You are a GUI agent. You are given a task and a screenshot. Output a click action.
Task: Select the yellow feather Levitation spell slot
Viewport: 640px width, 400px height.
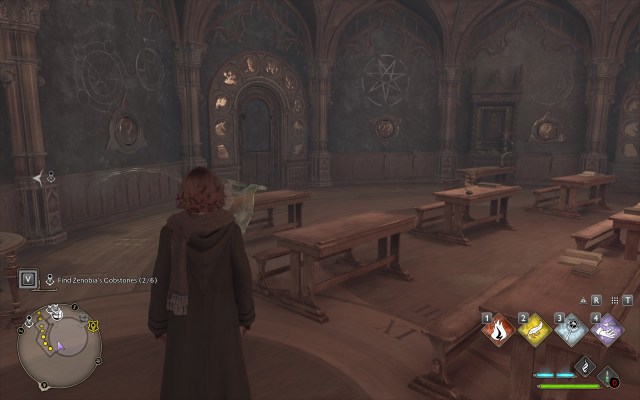click(535, 331)
